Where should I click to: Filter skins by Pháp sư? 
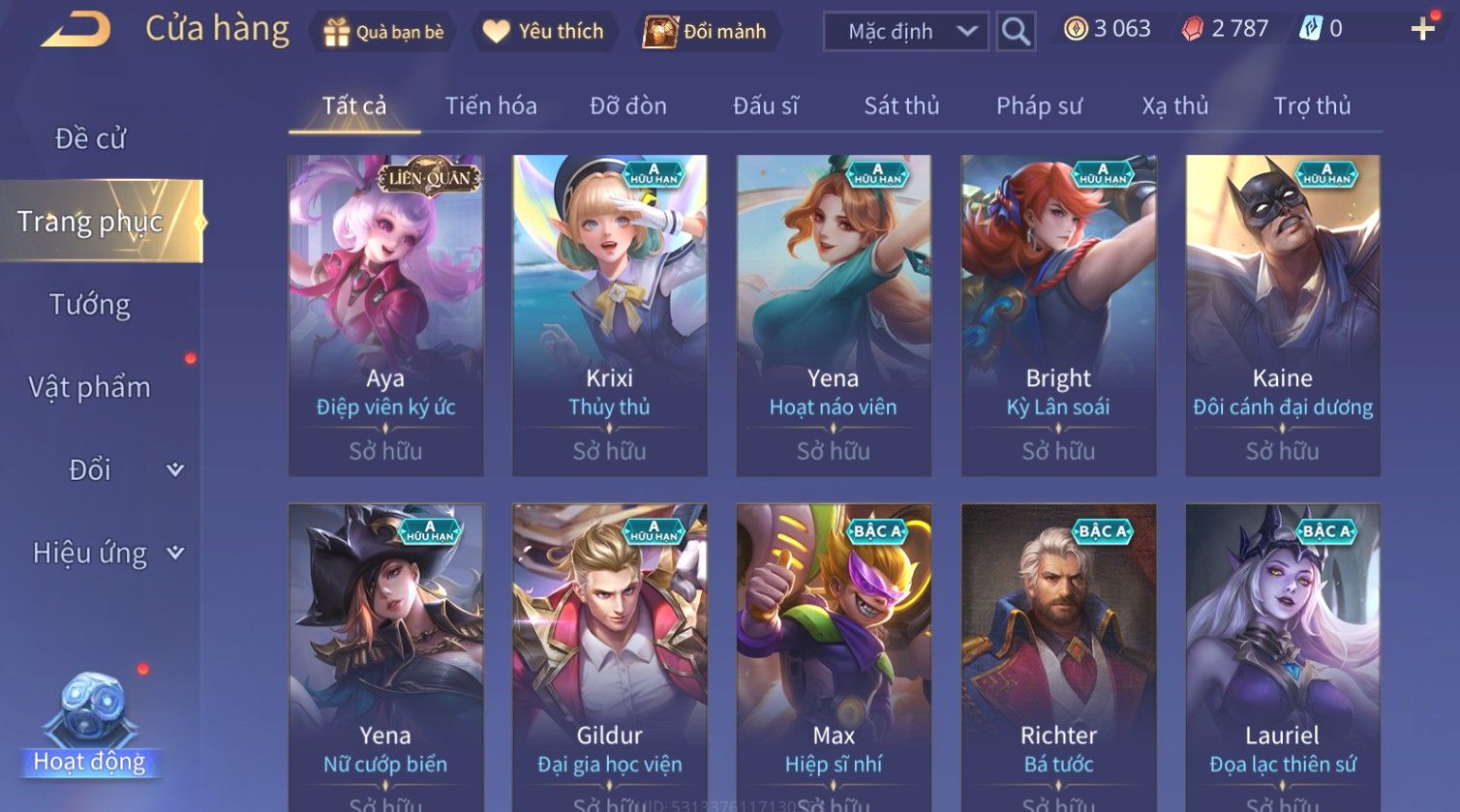1039,105
